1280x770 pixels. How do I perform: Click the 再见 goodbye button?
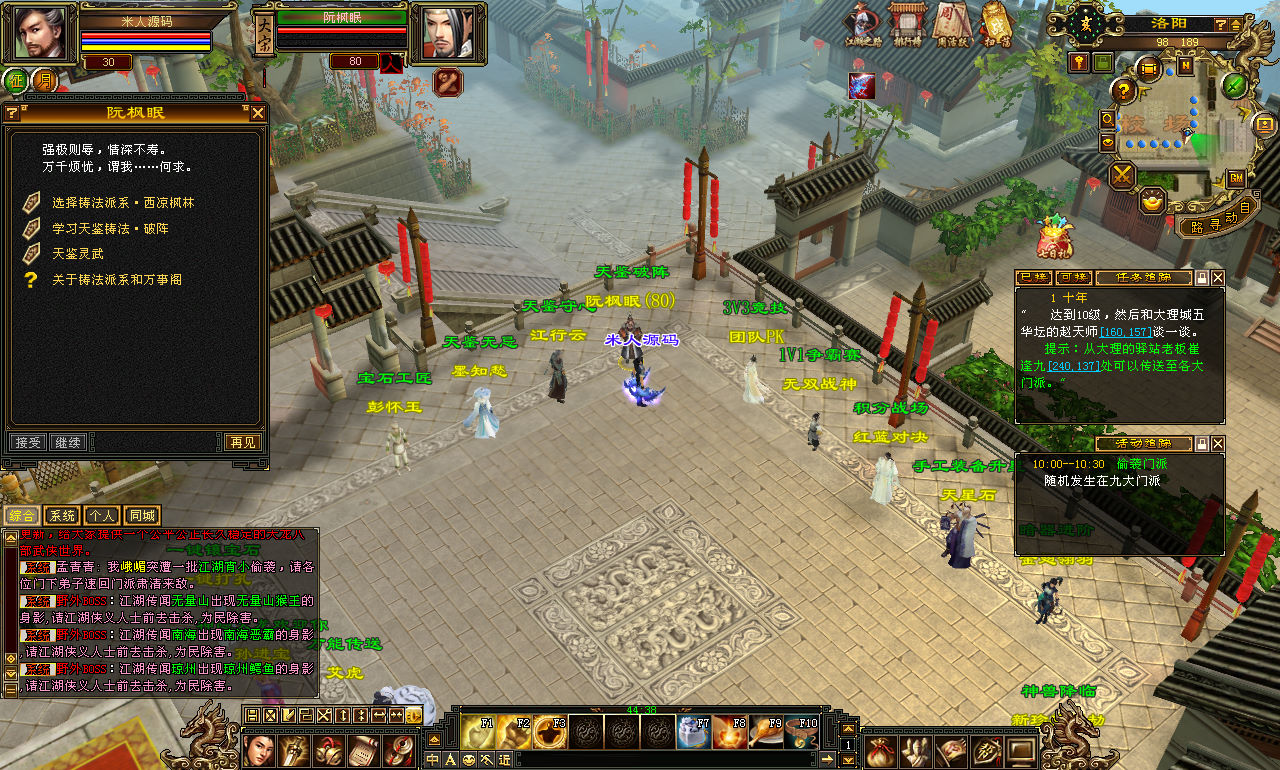coord(241,442)
